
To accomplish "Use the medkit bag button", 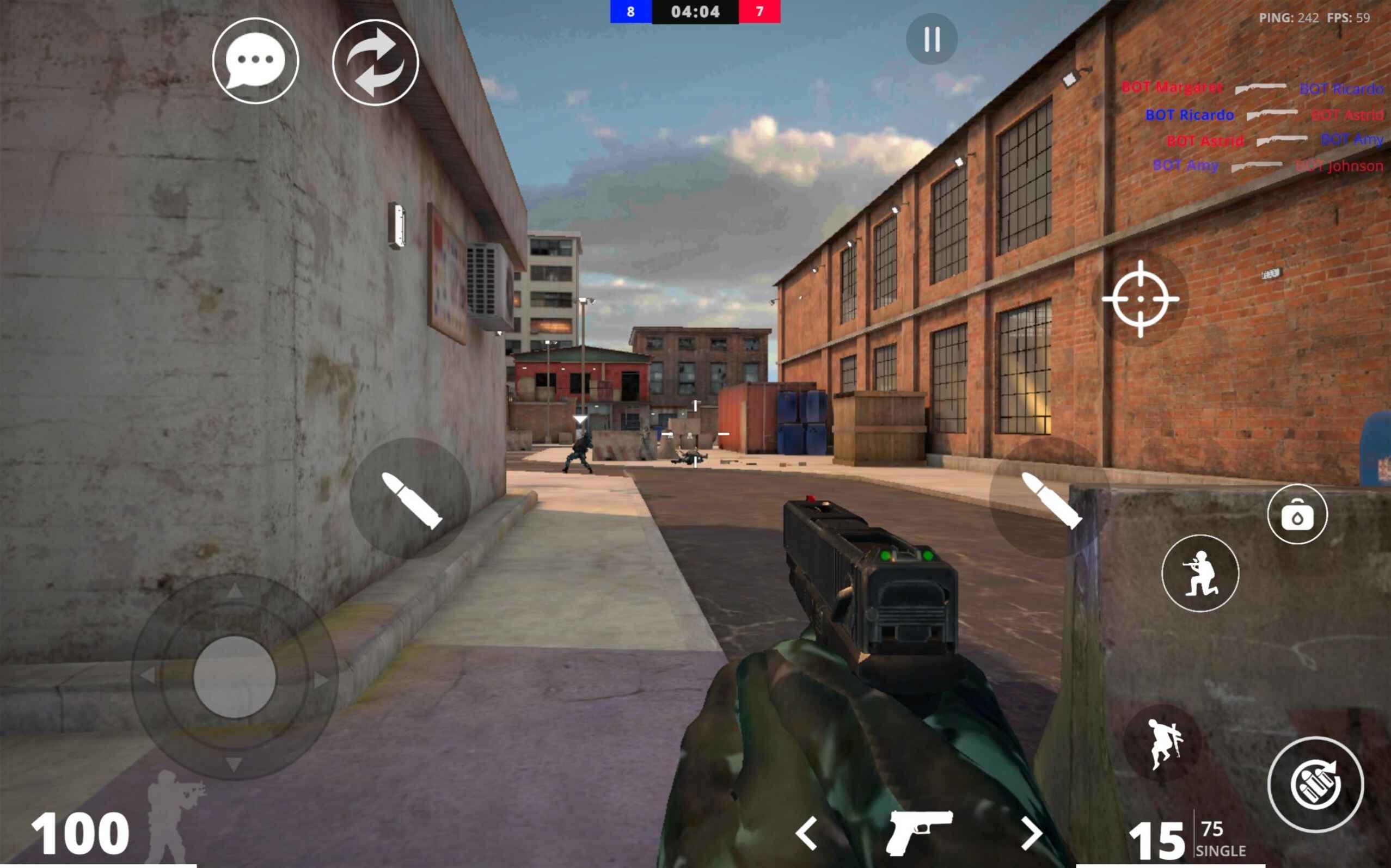I will tap(1297, 514).
